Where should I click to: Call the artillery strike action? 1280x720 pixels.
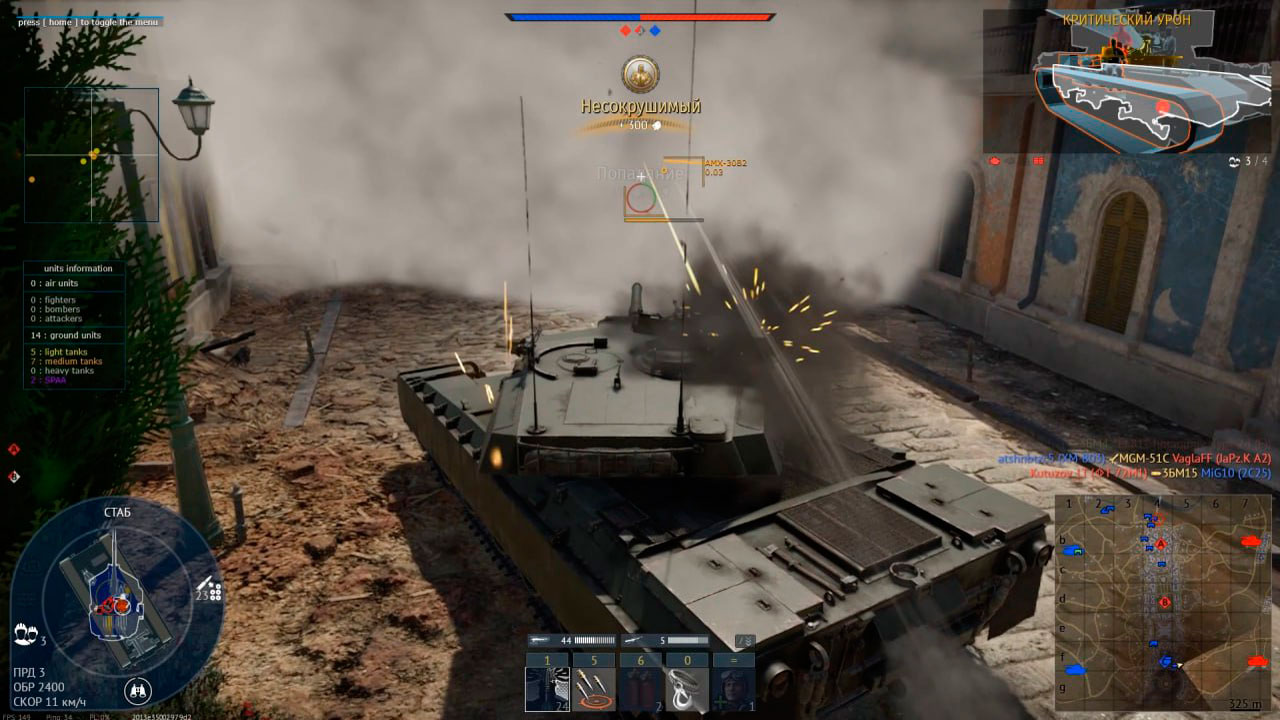coord(594,689)
